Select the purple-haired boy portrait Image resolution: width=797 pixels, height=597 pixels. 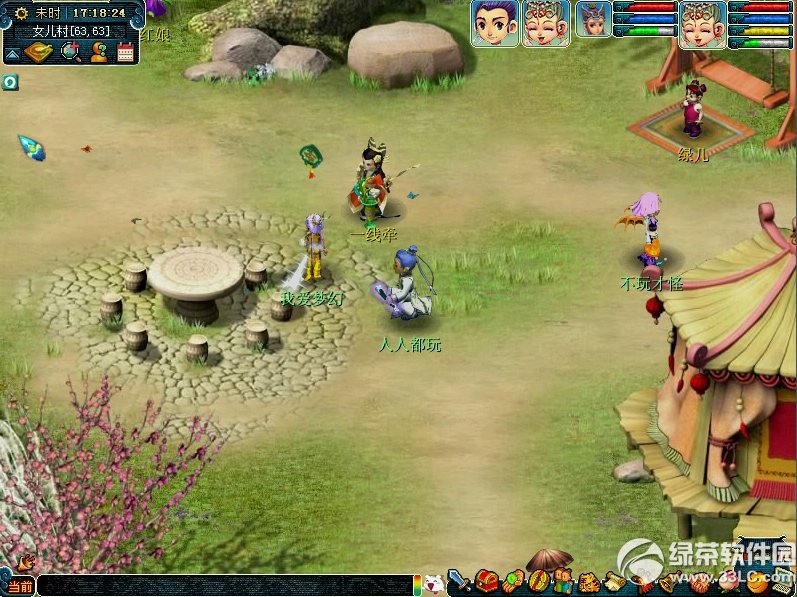click(x=495, y=23)
